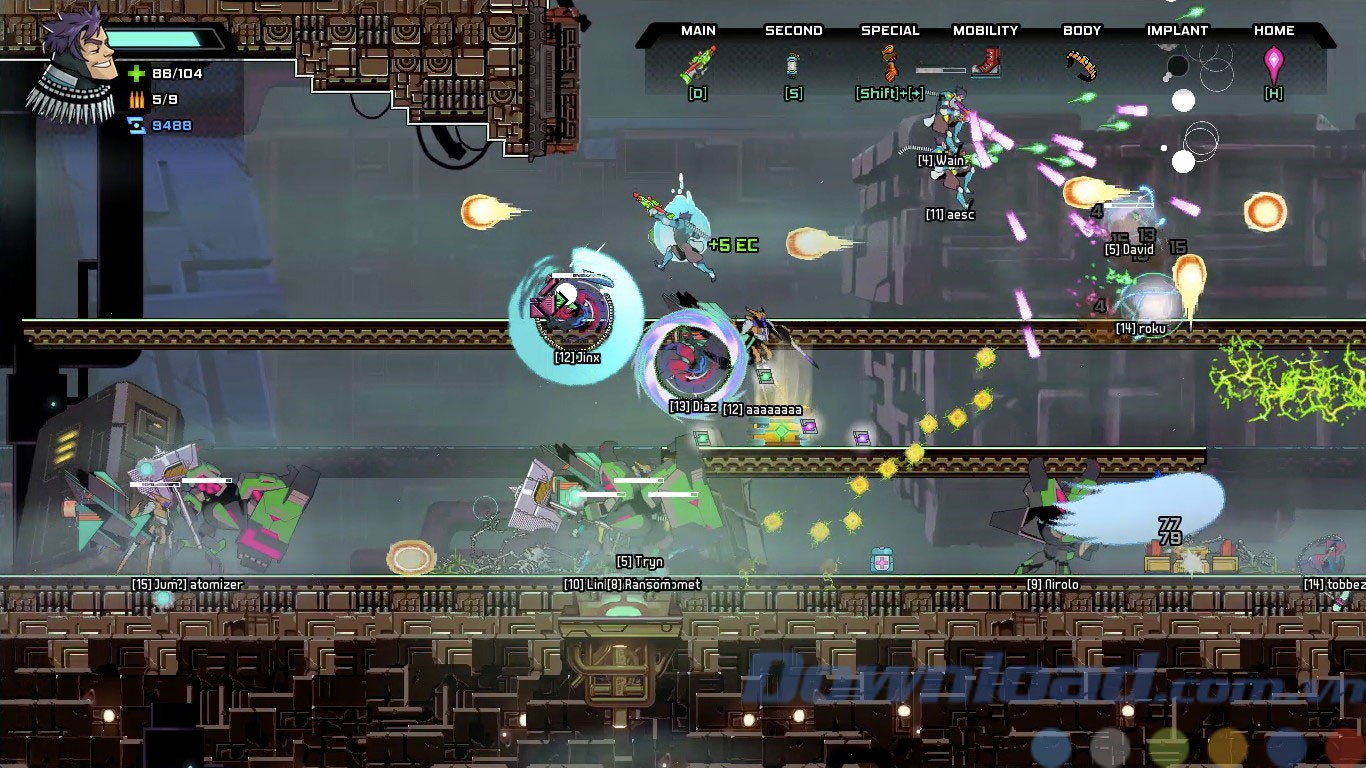
Task: Click the purple-haired character portrait
Action: click(x=78, y=62)
